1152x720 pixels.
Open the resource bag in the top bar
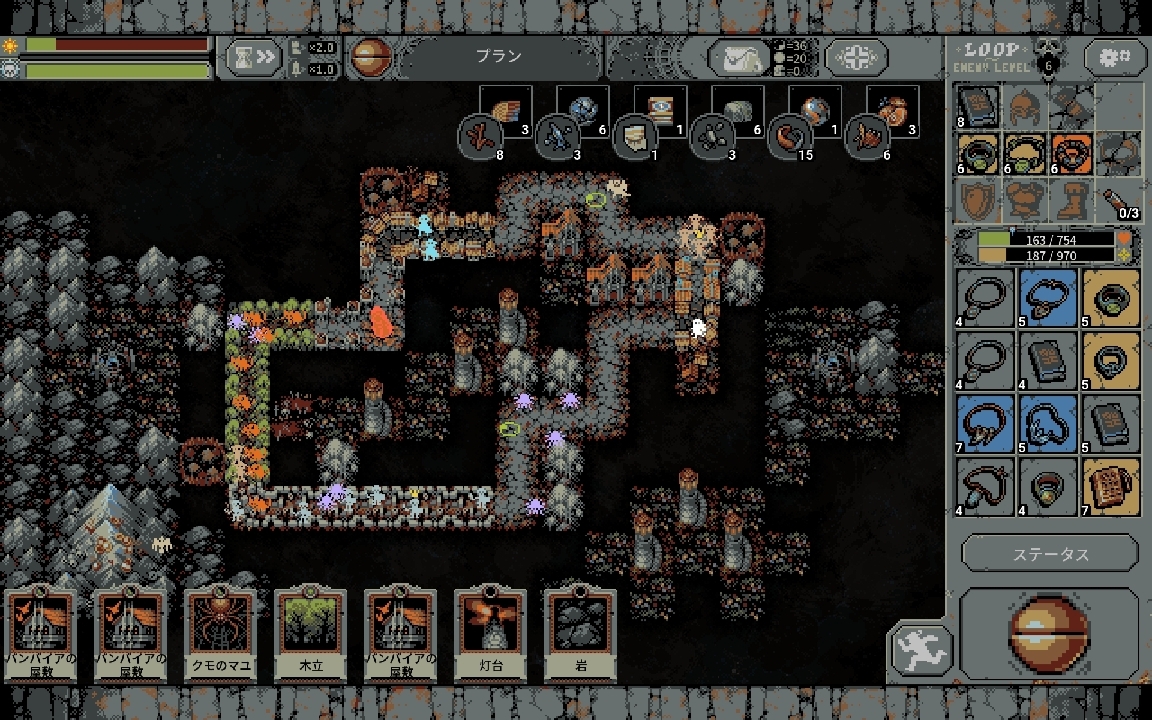click(738, 58)
